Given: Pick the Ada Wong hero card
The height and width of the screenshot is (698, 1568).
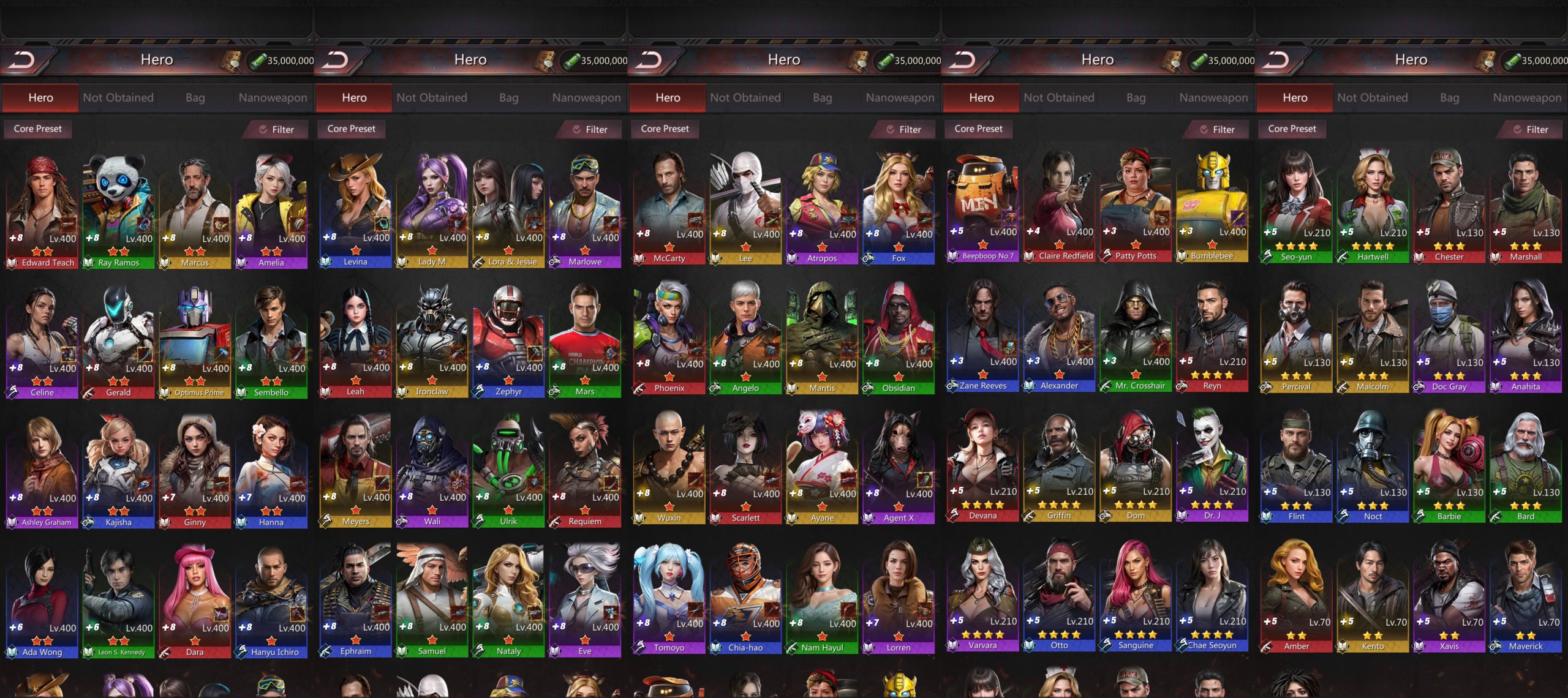Looking at the screenshot, I should click(x=42, y=601).
